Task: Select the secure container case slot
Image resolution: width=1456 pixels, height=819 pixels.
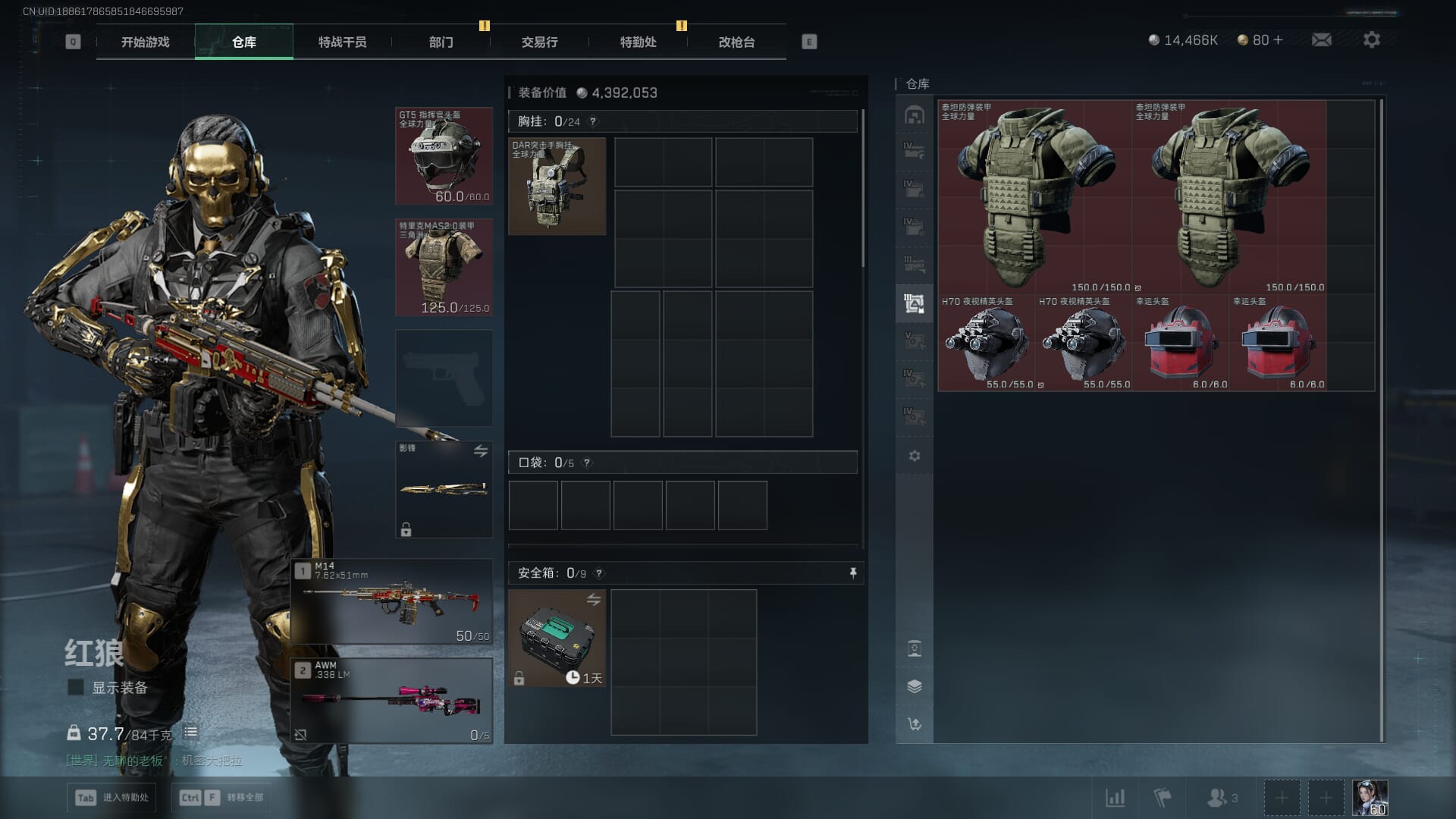Action: tap(557, 639)
